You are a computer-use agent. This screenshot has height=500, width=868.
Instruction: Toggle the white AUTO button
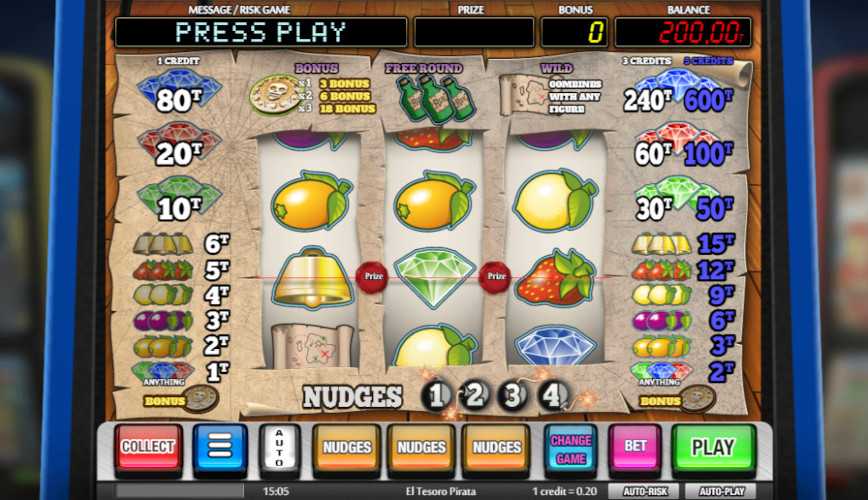point(279,447)
